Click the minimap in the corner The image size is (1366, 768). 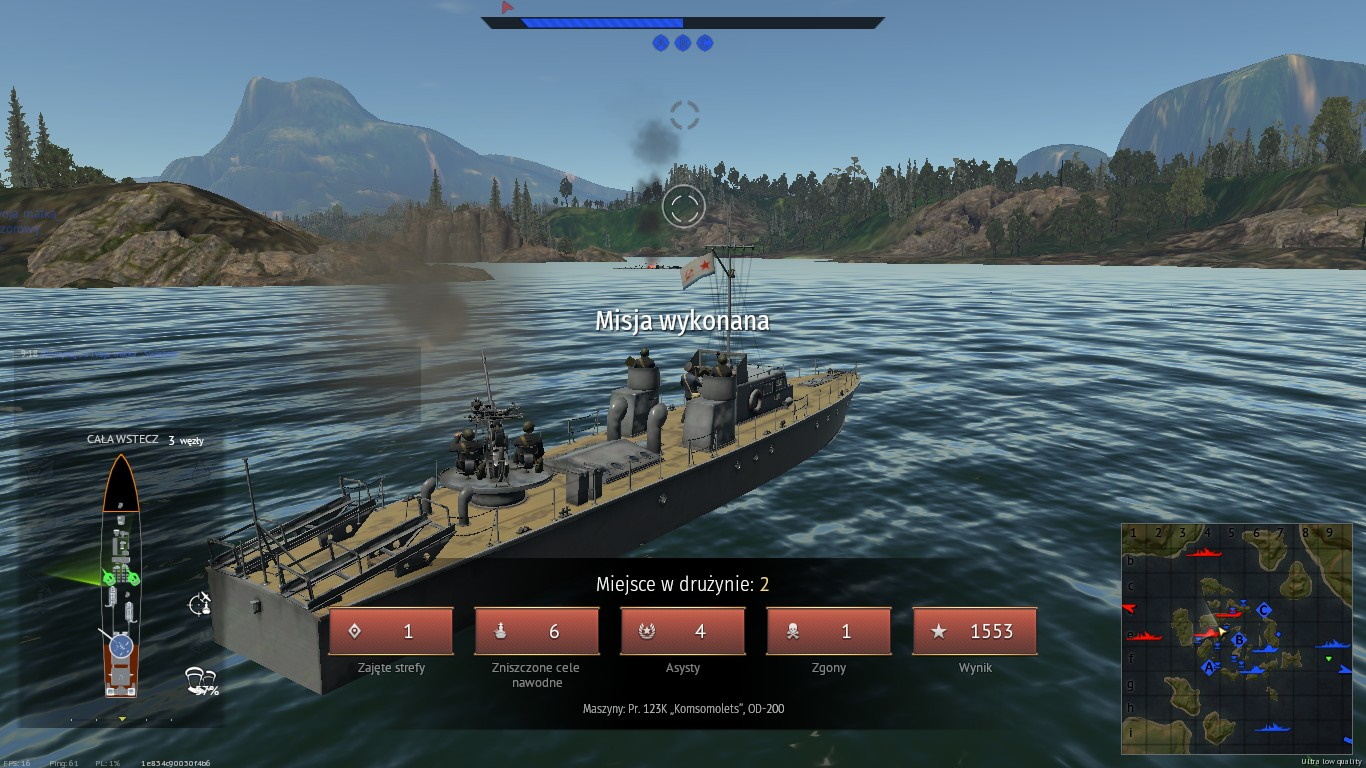[x=1238, y=638]
